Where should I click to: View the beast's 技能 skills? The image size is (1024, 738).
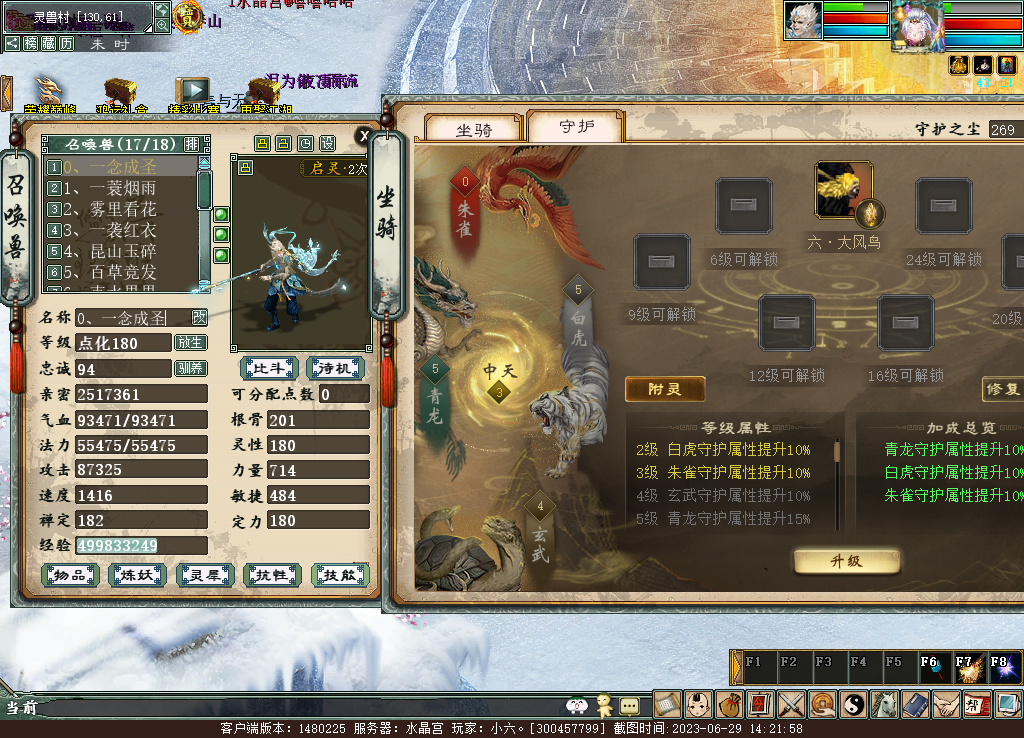point(340,575)
